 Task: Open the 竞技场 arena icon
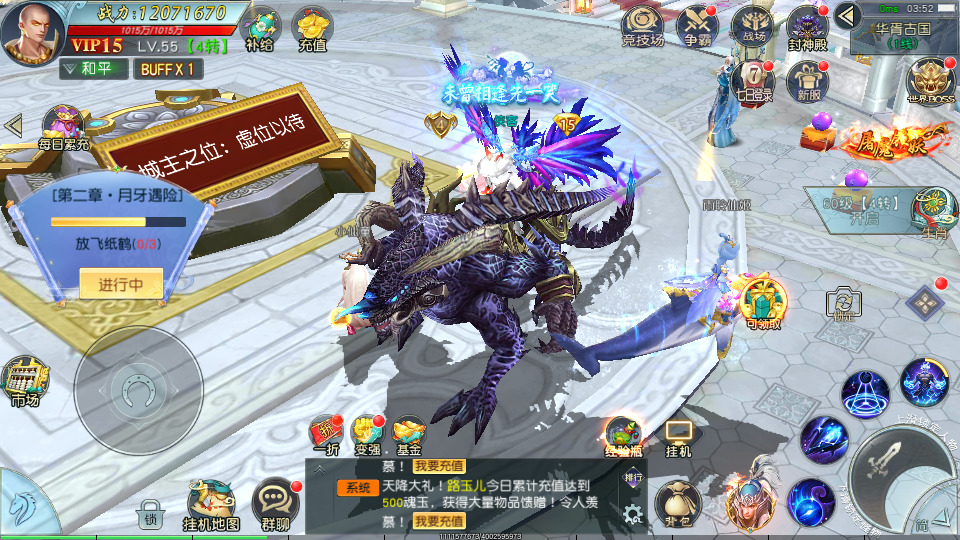point(642,24)
